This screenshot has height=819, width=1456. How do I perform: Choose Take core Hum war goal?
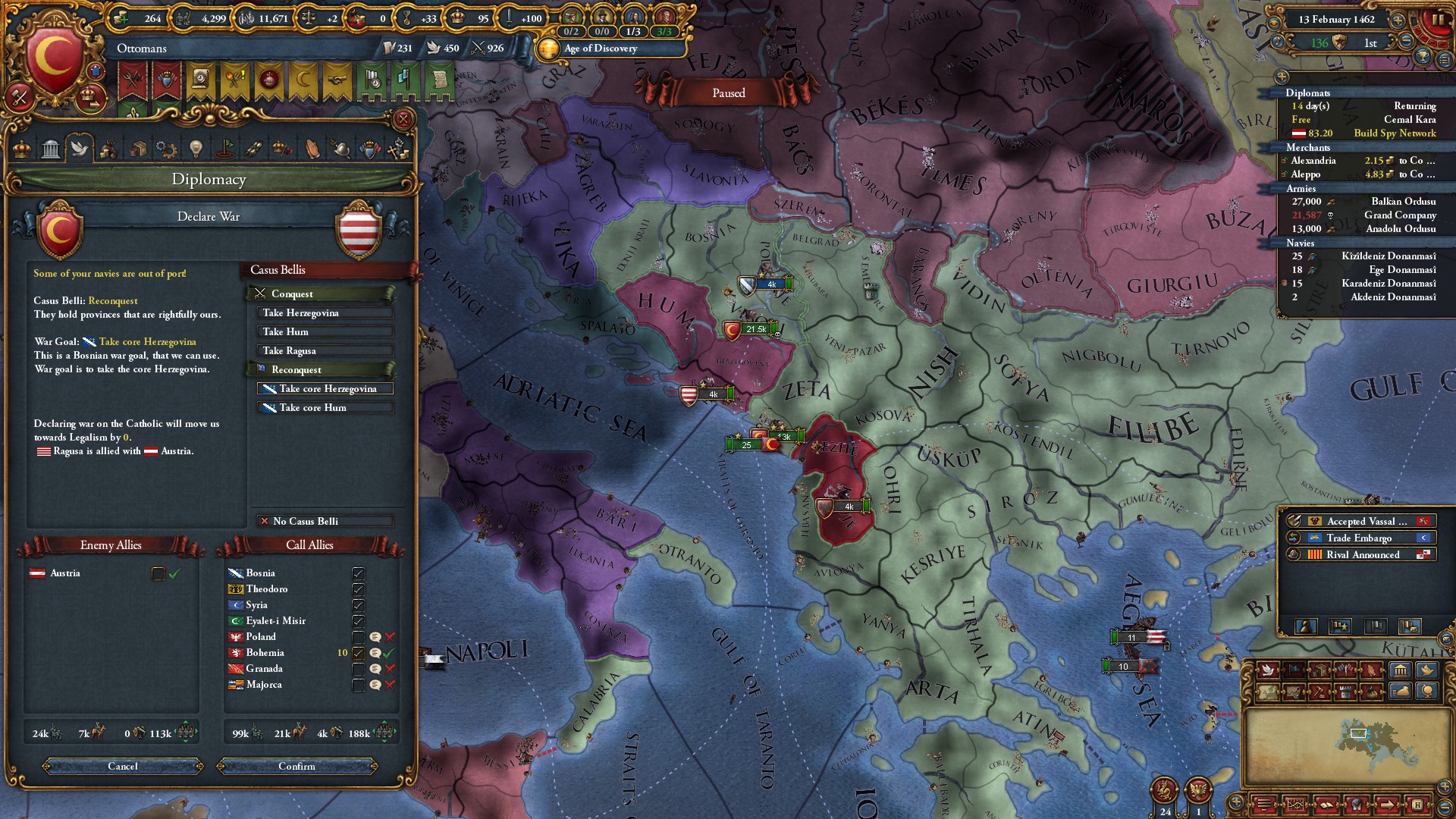coord(326,408)
